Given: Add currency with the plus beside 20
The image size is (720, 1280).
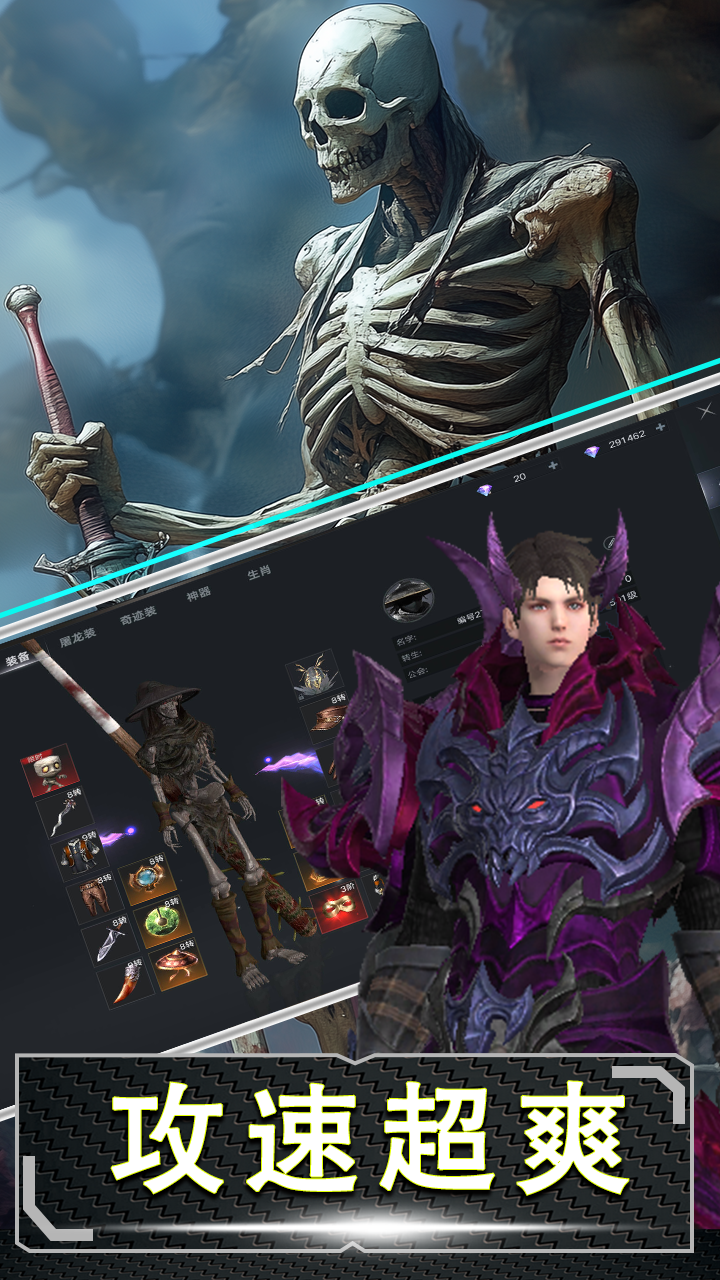Looking at the screenshot, I should pos(553,466).
